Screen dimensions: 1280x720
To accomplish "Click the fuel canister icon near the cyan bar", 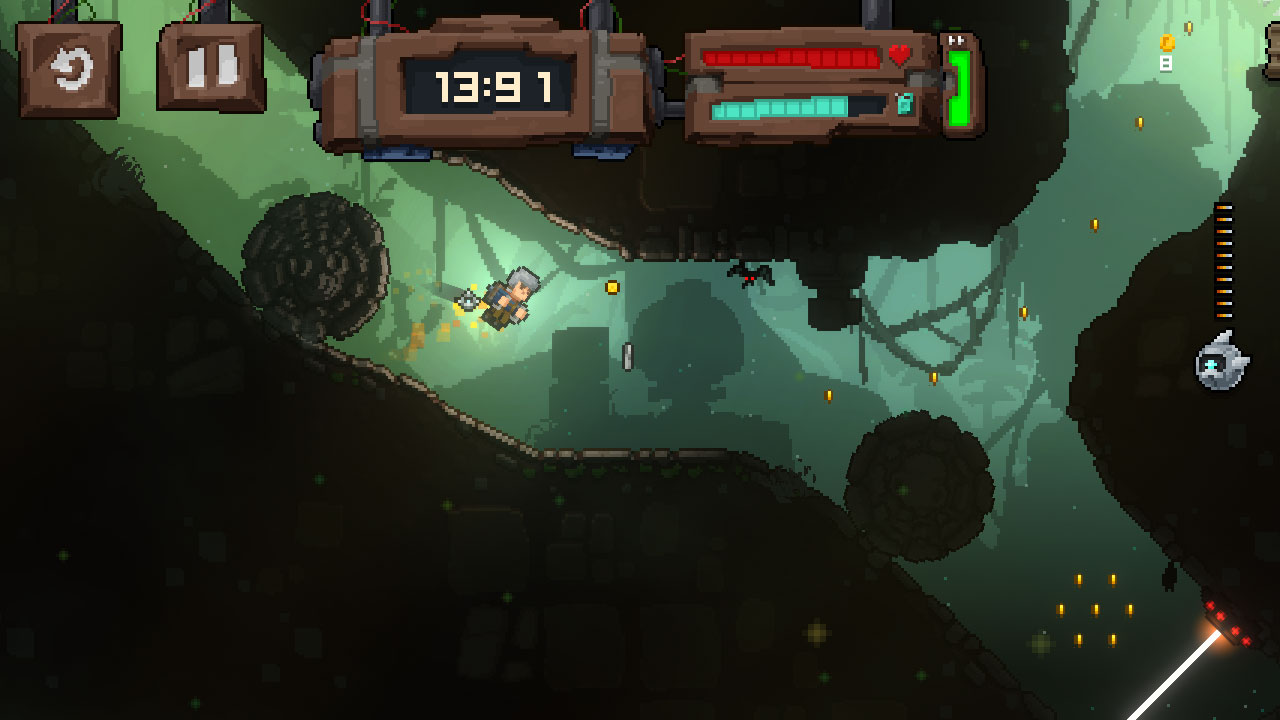I will click(906, 103).
